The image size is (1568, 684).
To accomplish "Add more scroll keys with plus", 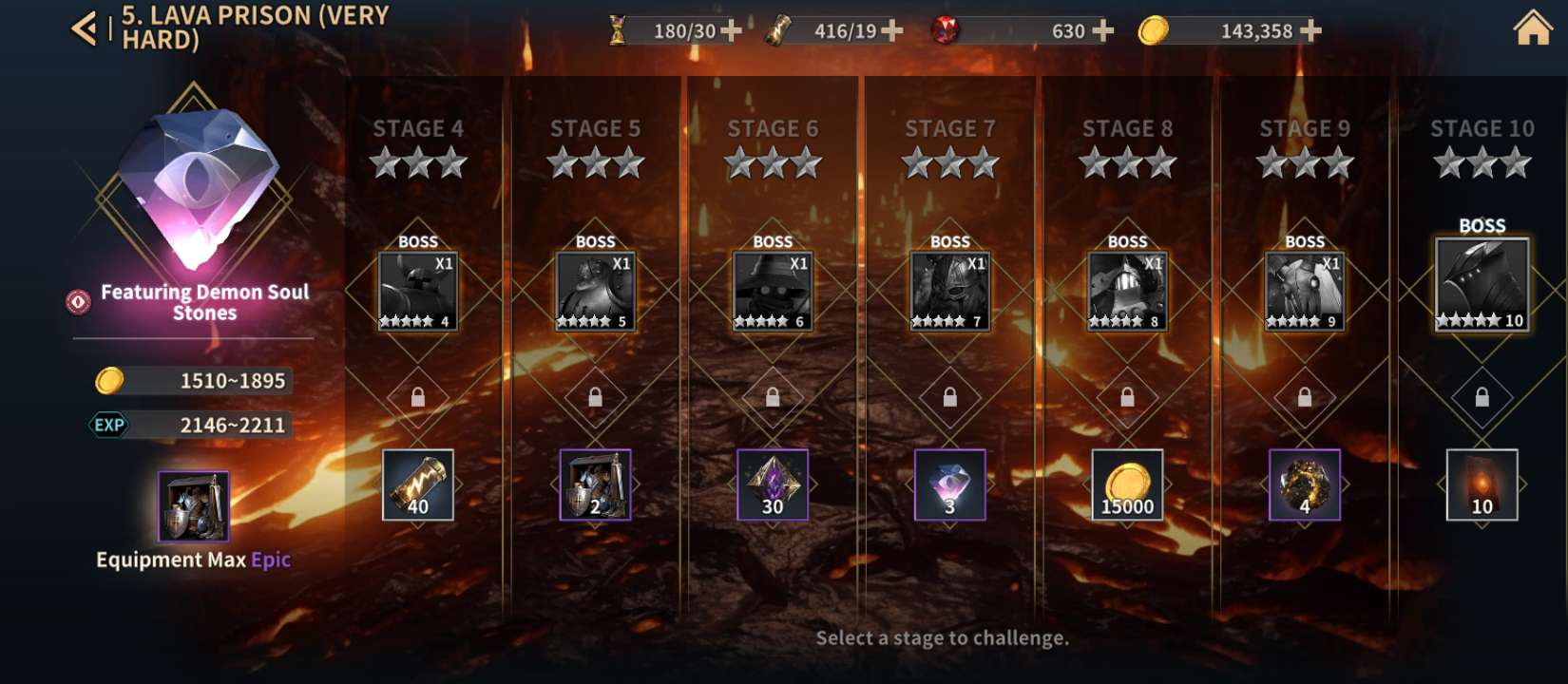I will [891, 31].
